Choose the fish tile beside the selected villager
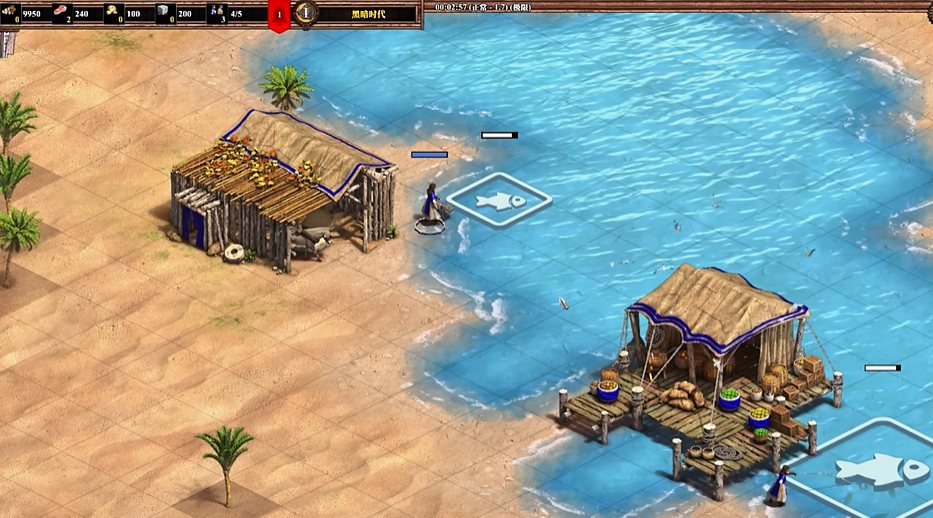The width and height of the screenshot is (933, 518). tap(499, 201)
